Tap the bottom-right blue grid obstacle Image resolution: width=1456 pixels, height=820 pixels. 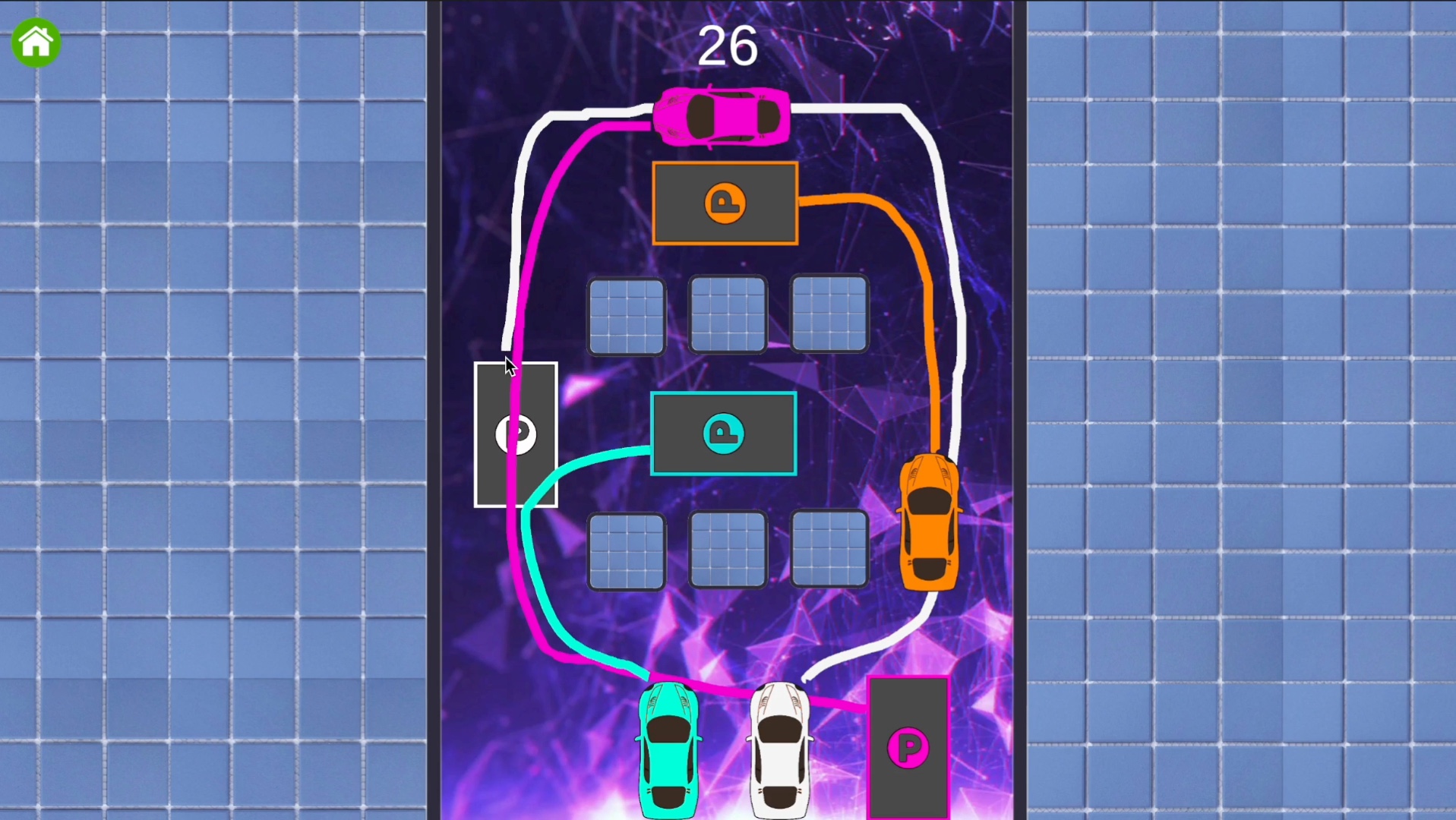coord(829,551)
